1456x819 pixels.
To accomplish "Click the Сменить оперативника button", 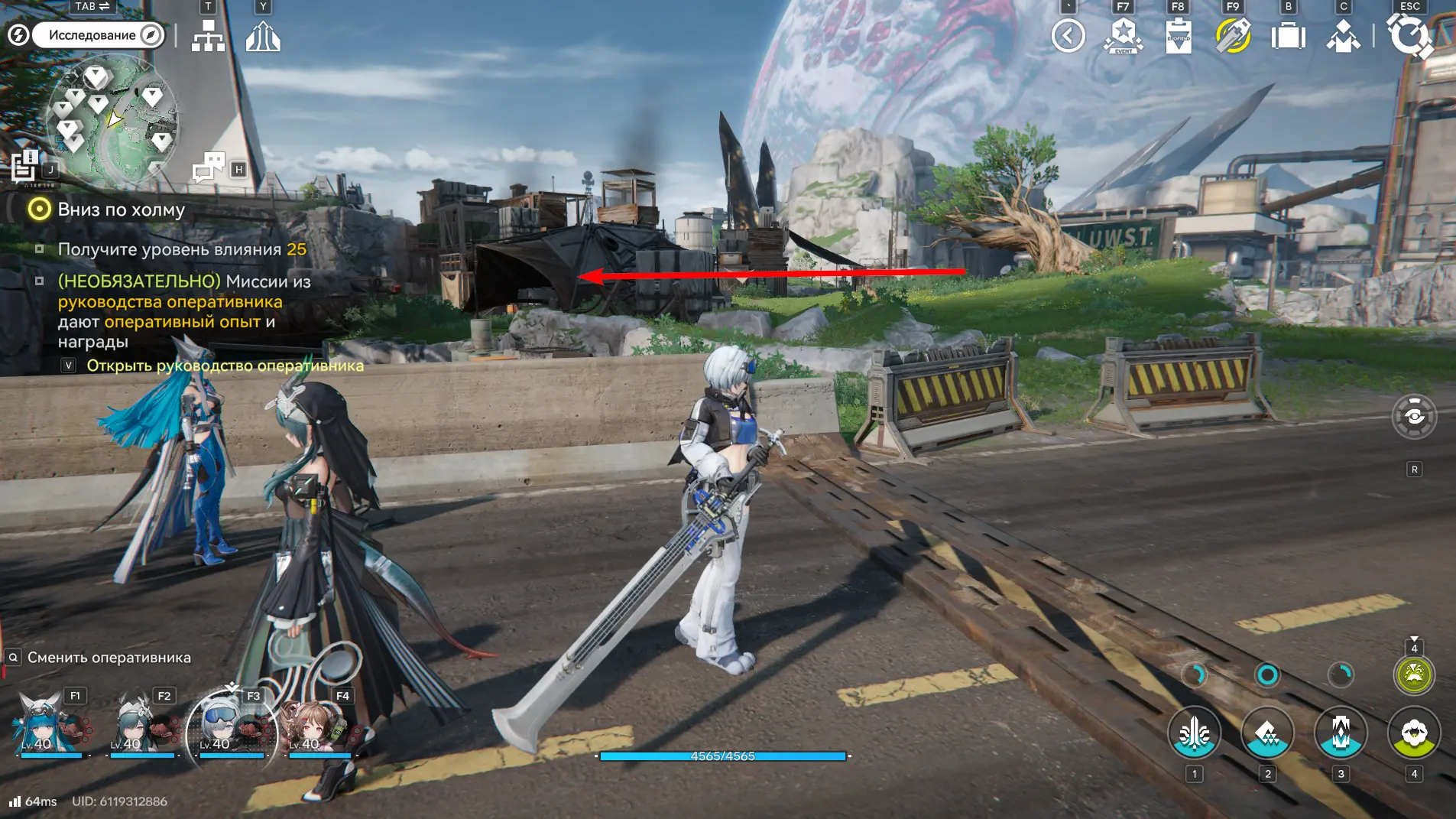I will point(109,658).
